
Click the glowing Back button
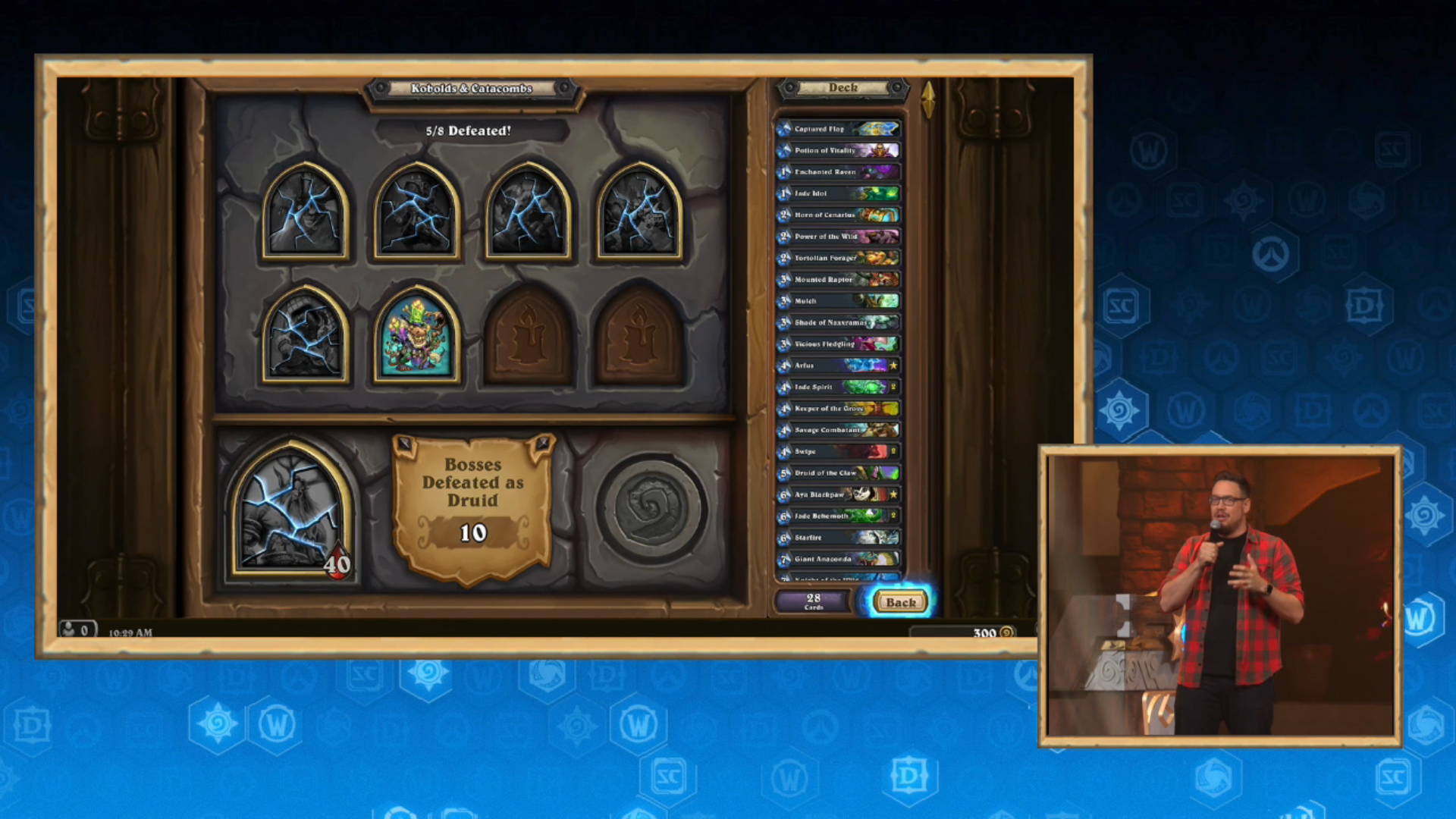pos(900,602)
